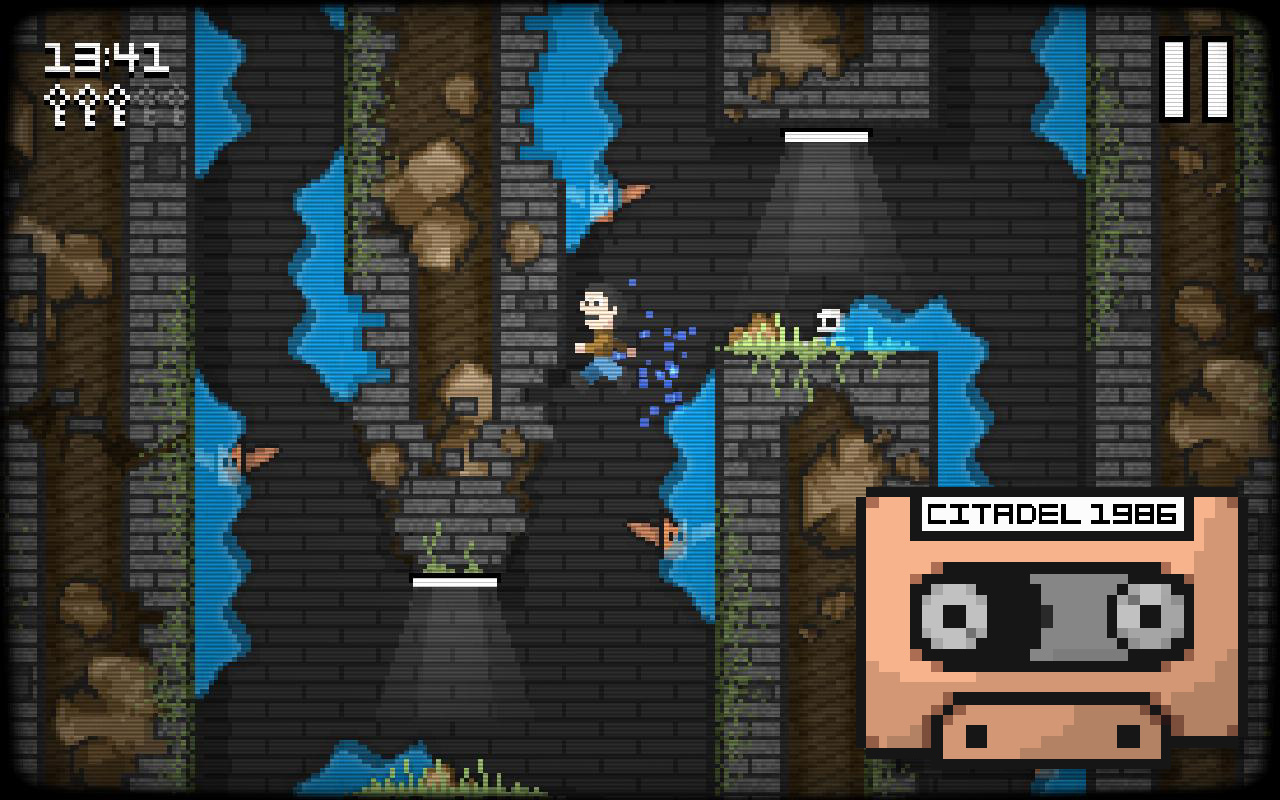
Task: Click the left reel of the cassette tape
Action: (952, 618)
